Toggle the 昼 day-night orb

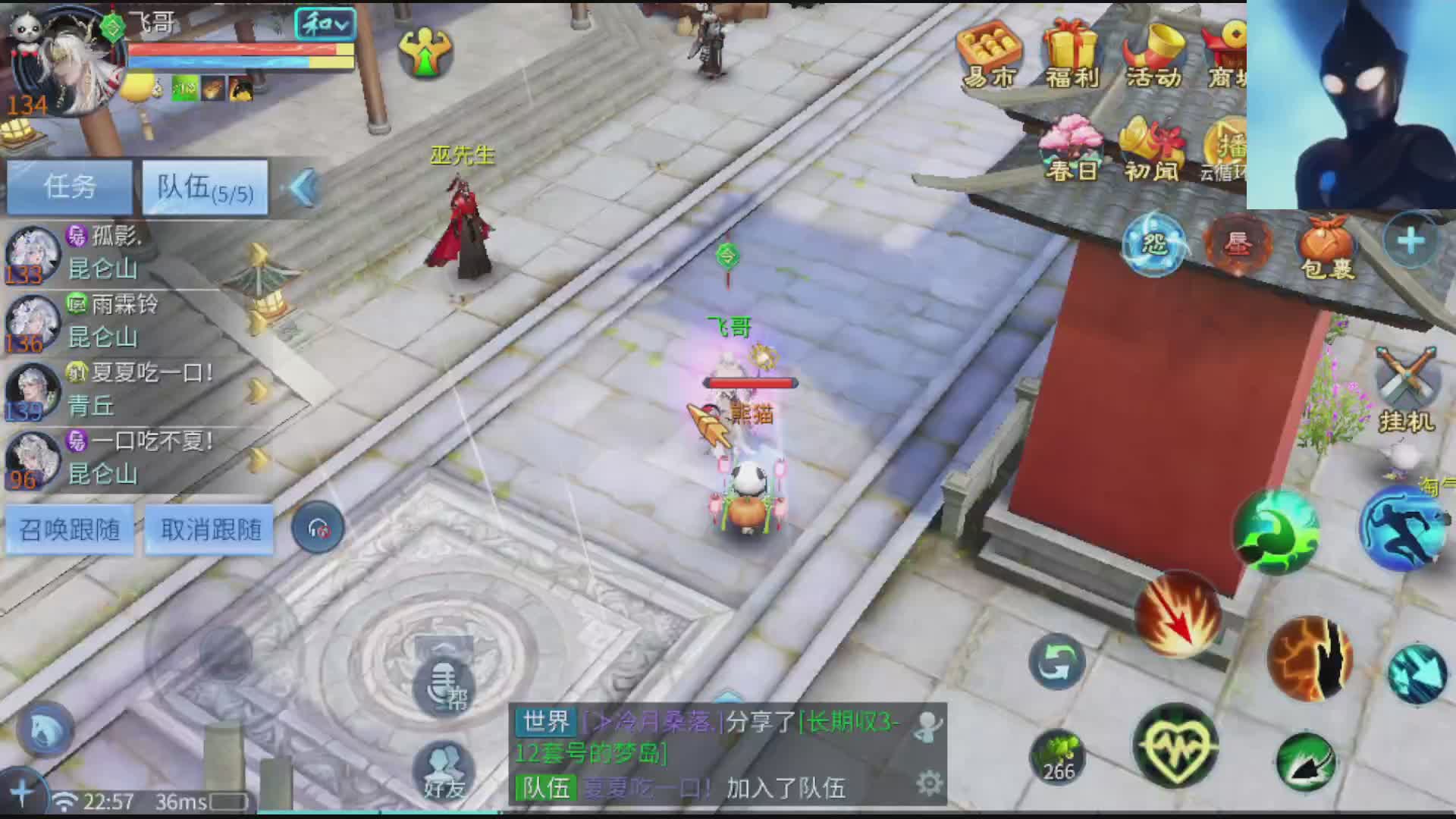tap(1238, 243)
